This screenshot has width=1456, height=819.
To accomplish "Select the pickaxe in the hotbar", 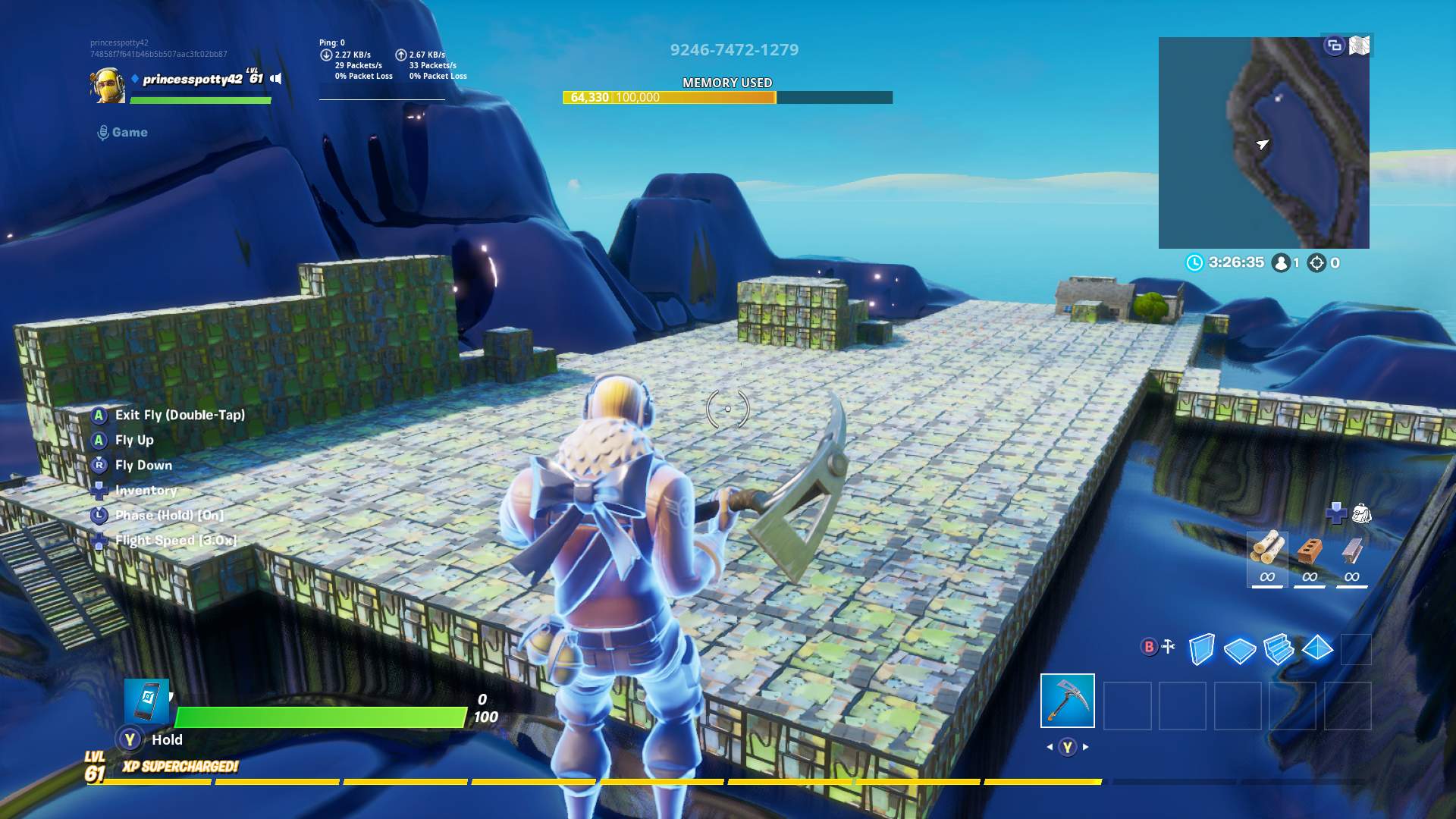I will click(x=1069, y=701).
